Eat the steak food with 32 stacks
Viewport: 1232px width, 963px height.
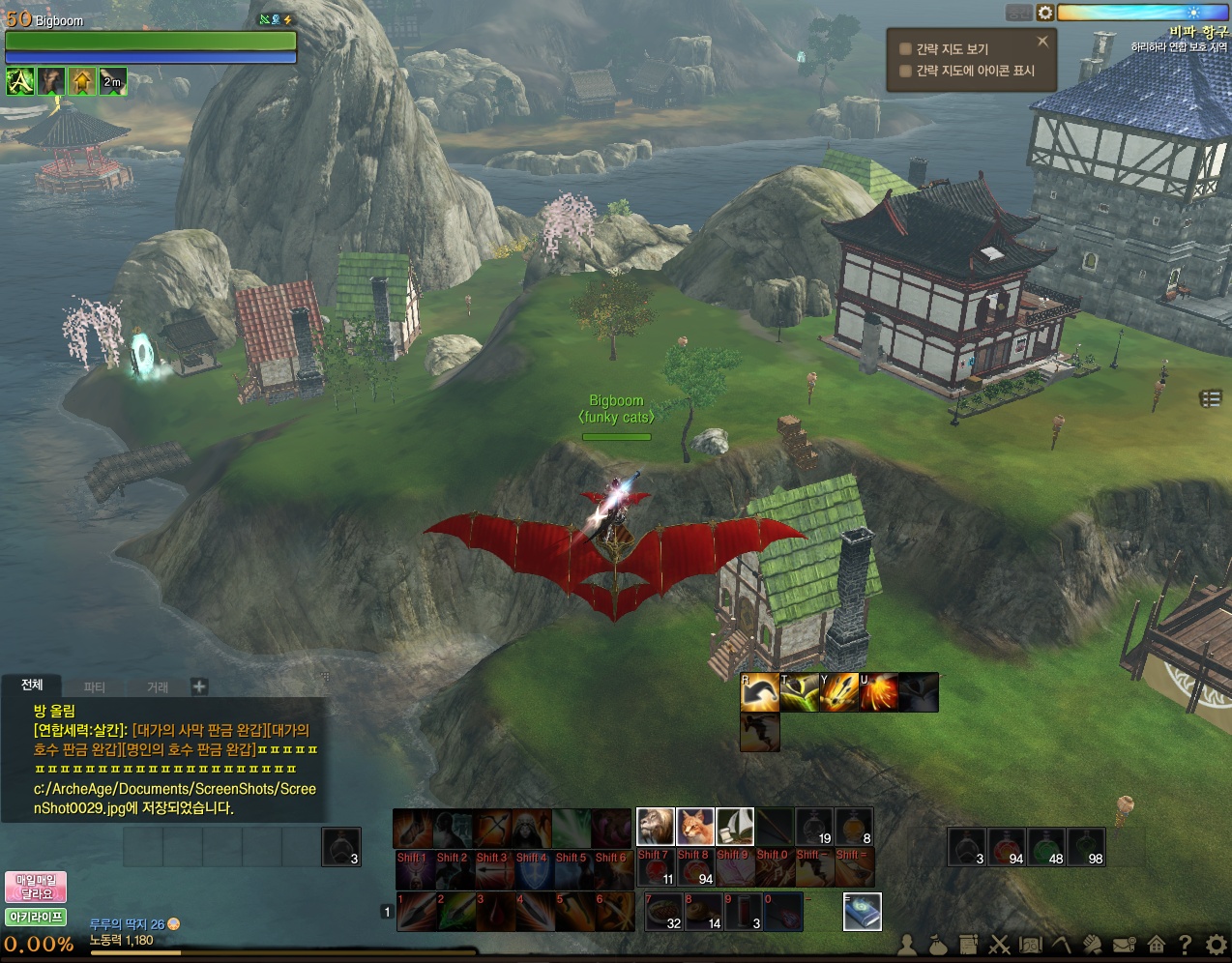coord(664,912)
